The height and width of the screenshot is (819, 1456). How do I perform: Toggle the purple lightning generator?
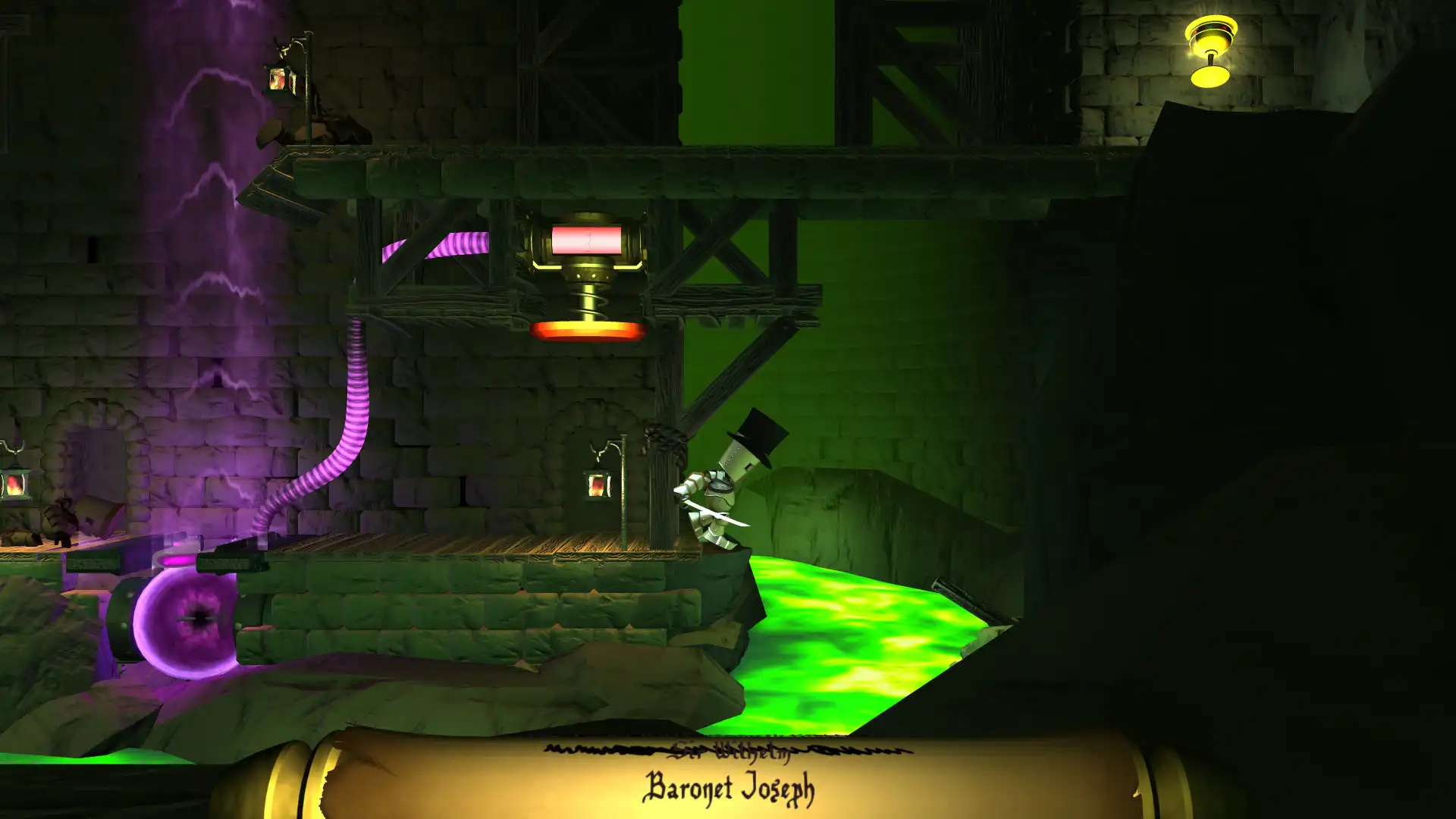click(212, 227)
